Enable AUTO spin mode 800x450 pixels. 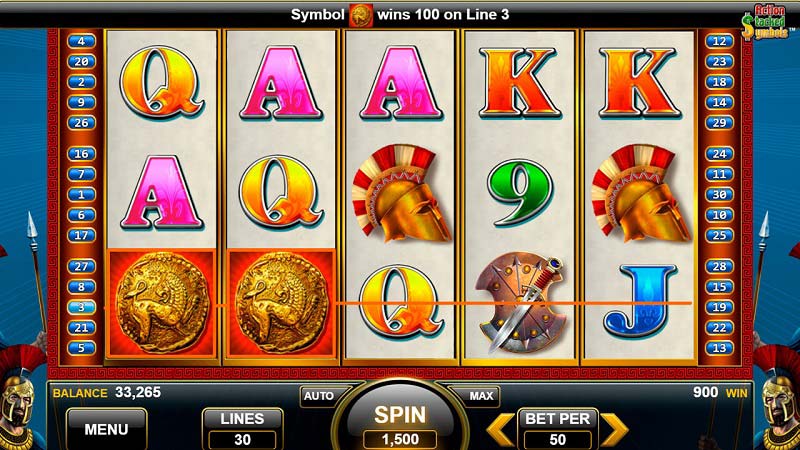click(318, 396)
